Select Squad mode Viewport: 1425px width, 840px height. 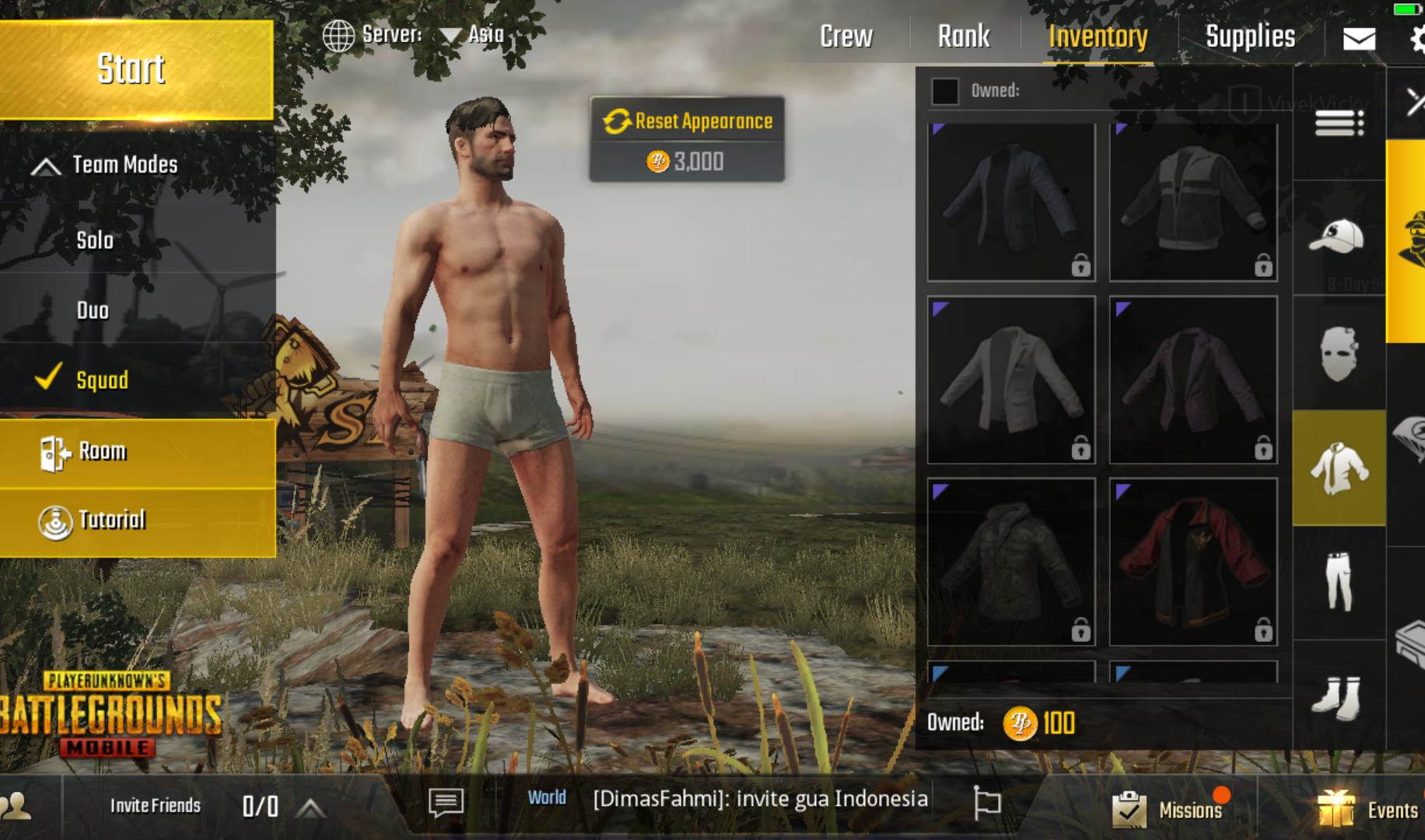(102, 380)
